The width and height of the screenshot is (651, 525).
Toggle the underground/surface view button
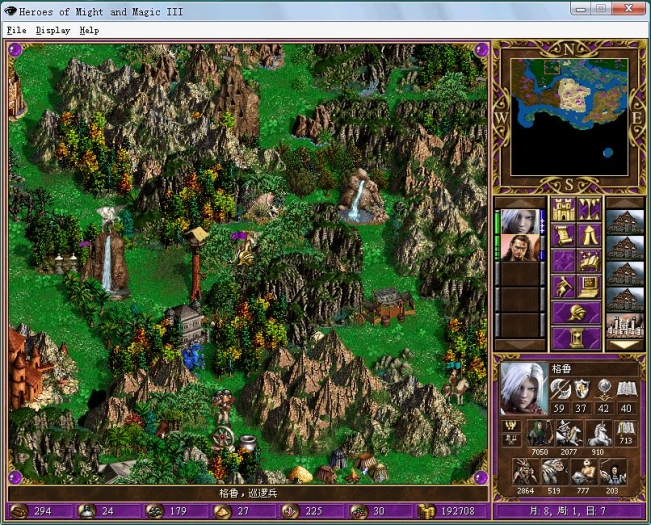coord(589,210)
